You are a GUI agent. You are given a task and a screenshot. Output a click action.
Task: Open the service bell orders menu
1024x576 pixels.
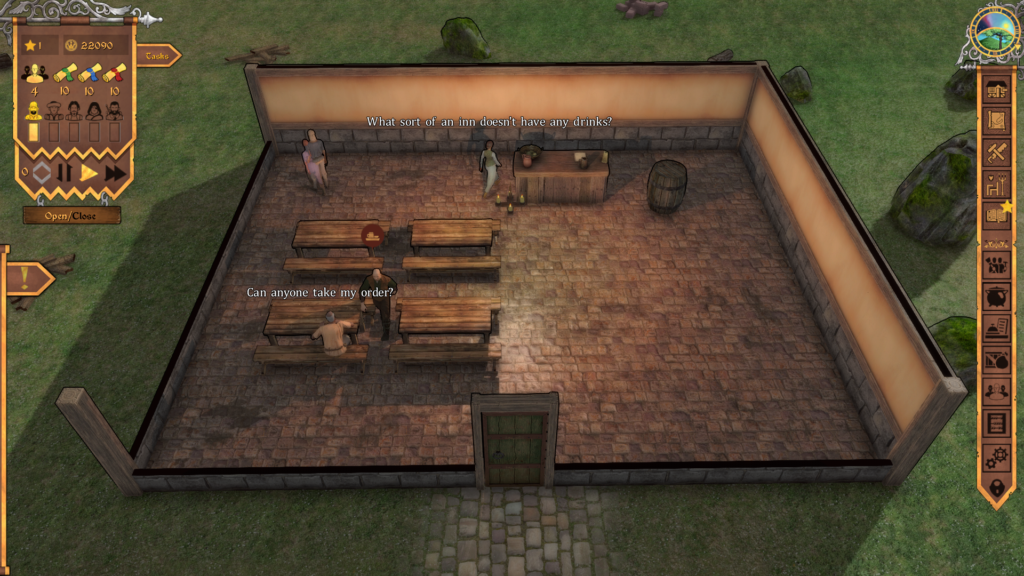[x=996, y=328]
